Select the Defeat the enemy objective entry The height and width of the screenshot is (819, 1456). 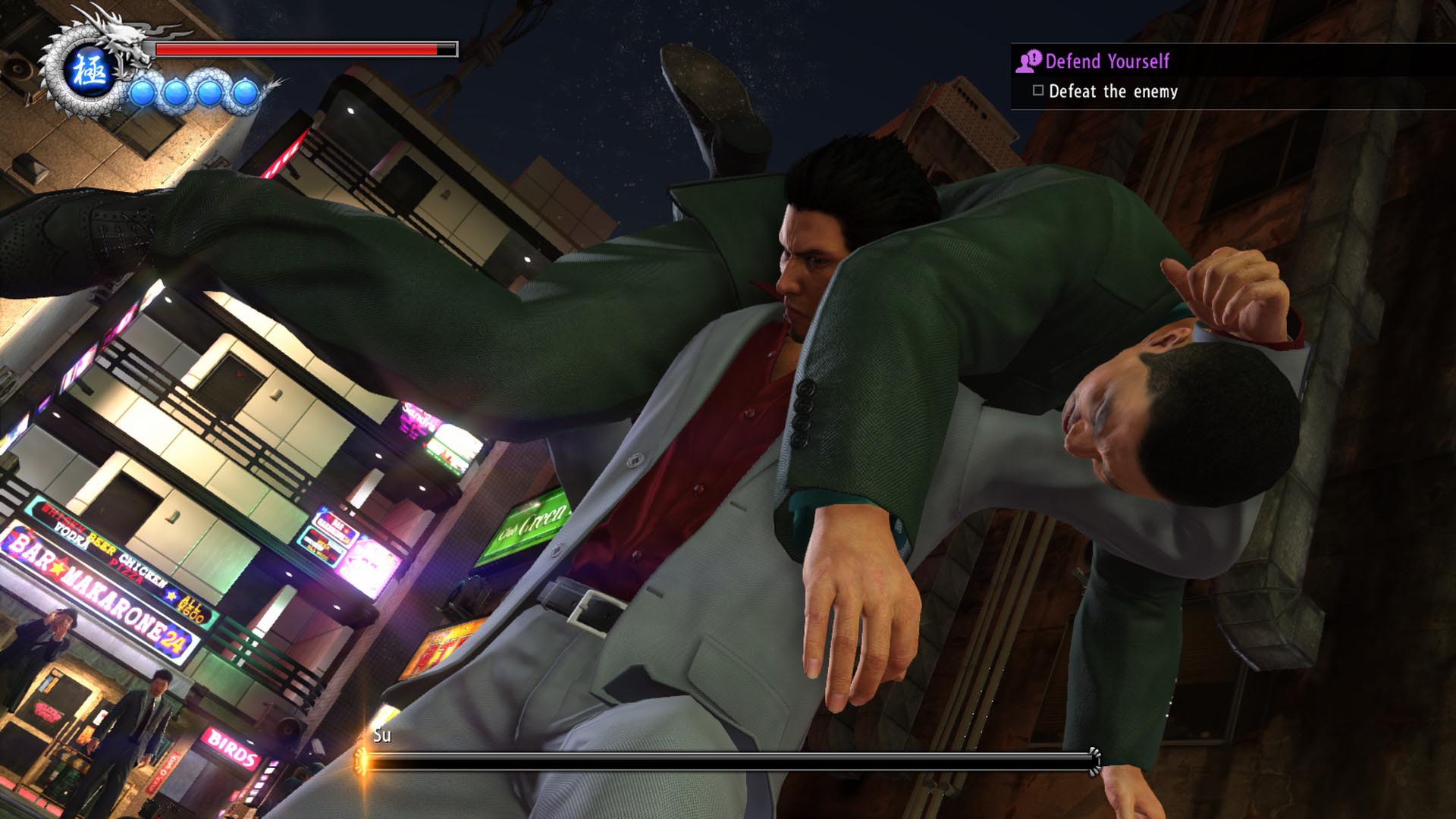click(x=1112, y=92)
